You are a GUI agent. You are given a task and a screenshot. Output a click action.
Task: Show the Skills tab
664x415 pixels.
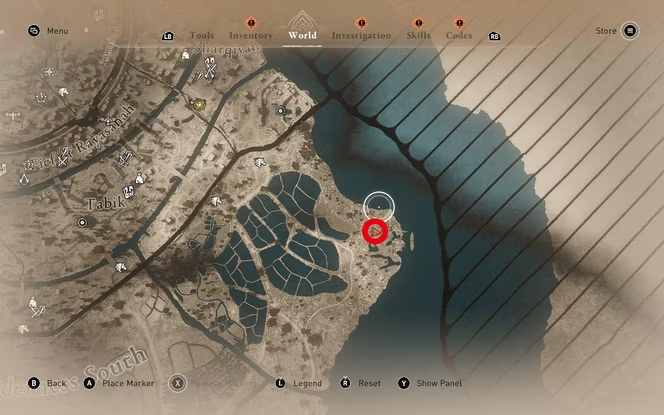[x=418, y=36]
